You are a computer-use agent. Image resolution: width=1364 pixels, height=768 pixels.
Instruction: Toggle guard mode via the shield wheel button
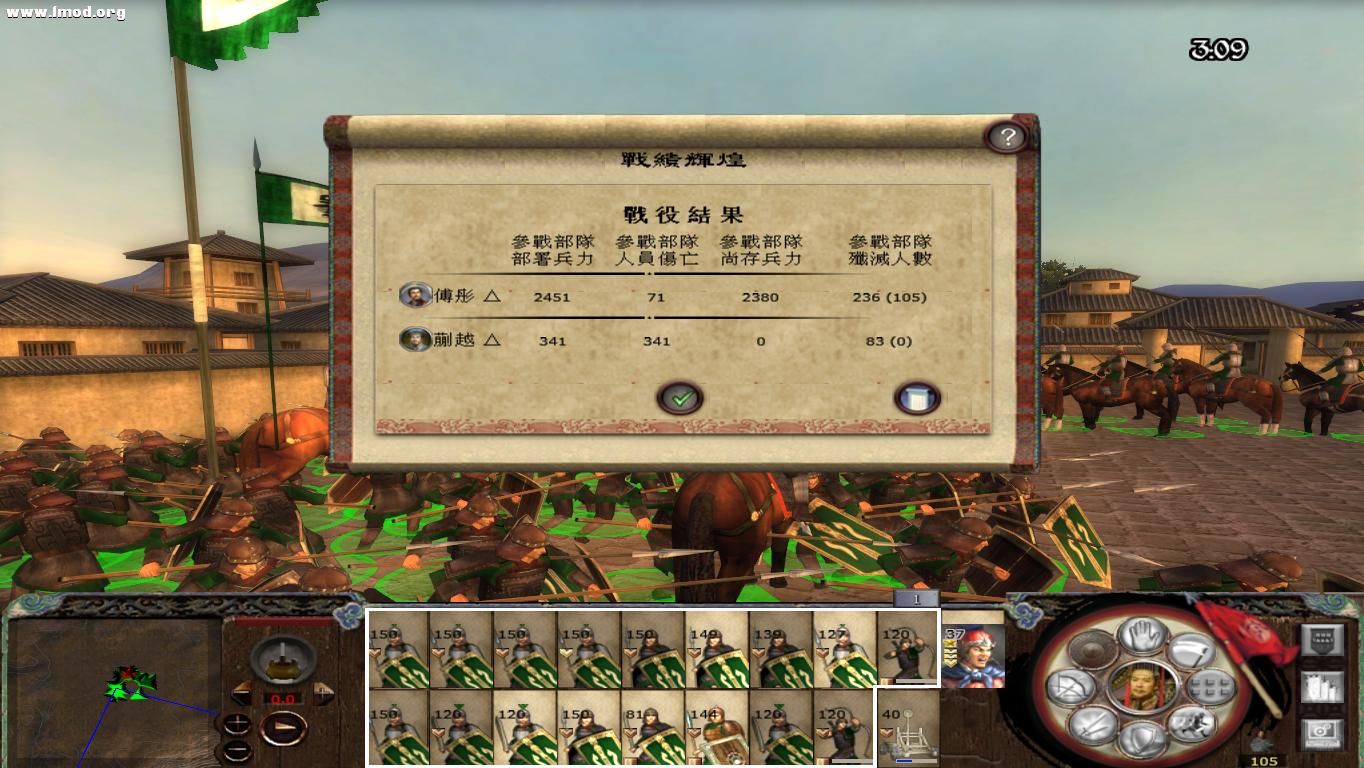pyautogui.click(x=1143, y=736)
